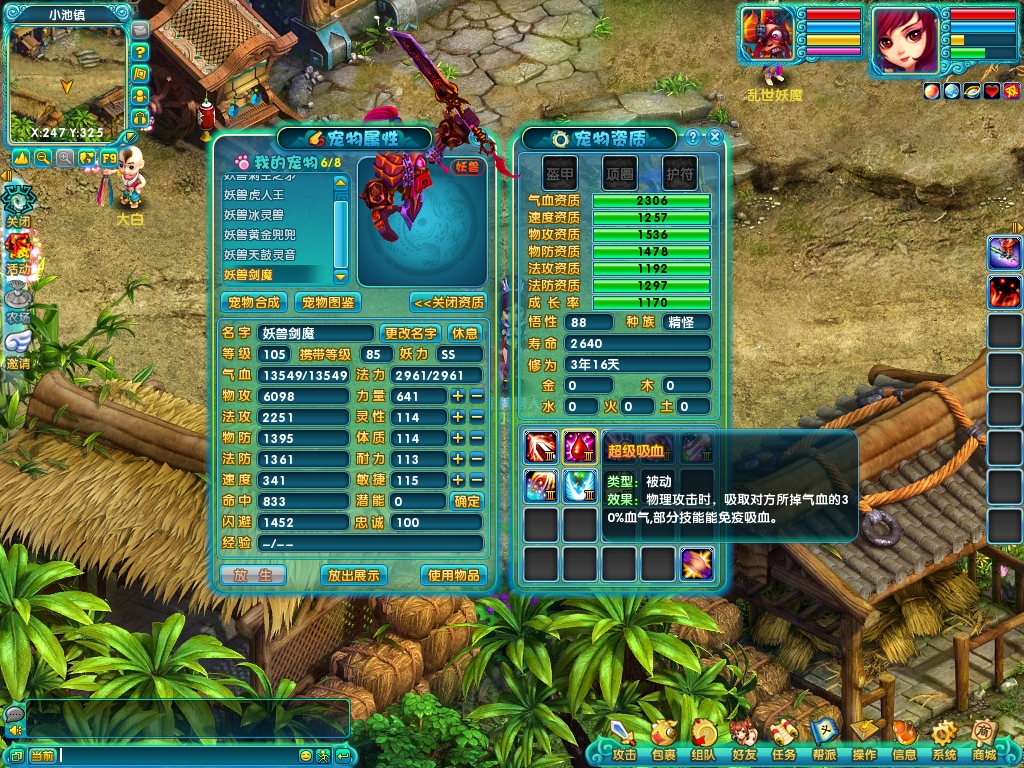The image size is (1024, 768).
Task: Show off pet with 放出展示 button
Action: [353, 575]
